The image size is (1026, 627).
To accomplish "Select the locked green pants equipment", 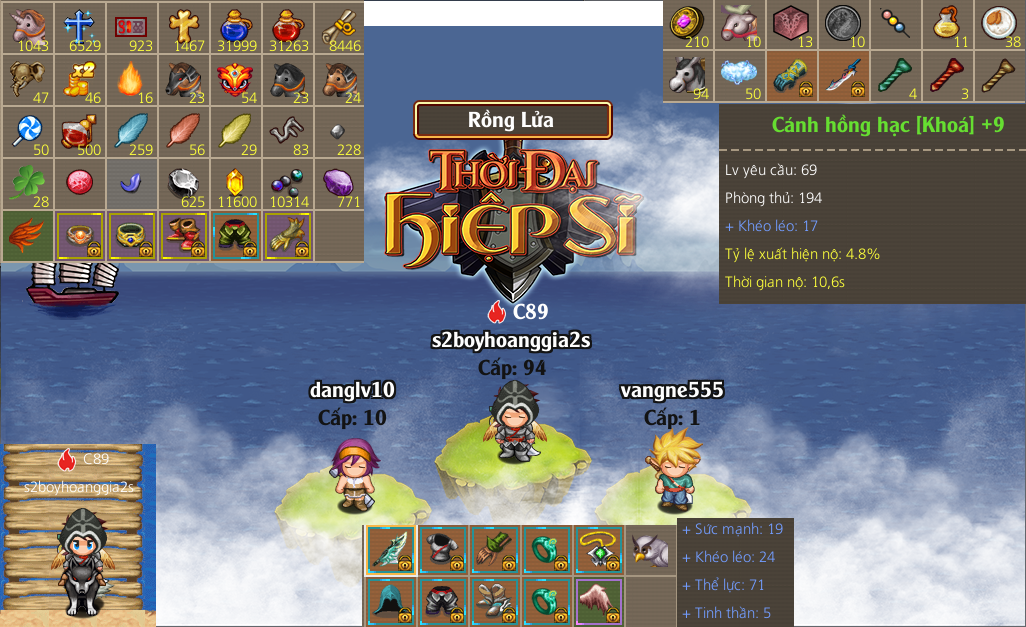I will pos(235,236).
